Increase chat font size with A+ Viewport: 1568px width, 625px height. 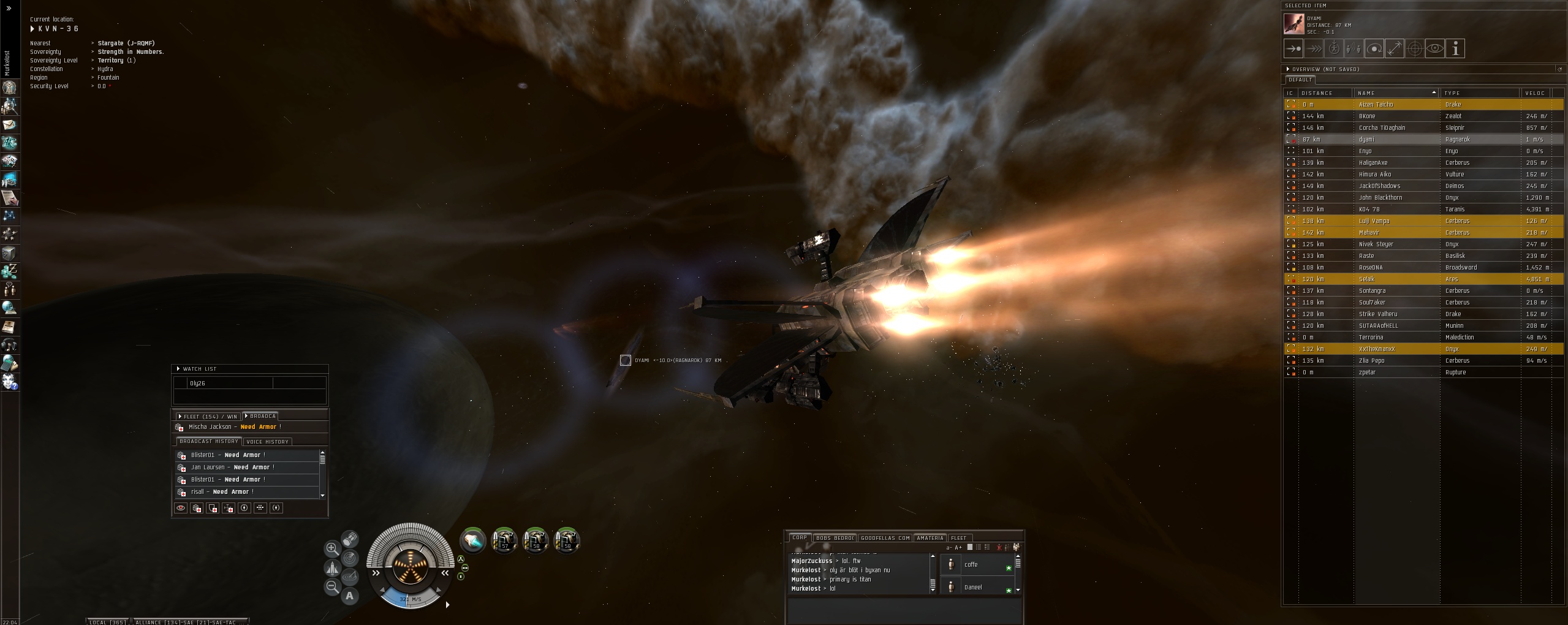[958, 548]
